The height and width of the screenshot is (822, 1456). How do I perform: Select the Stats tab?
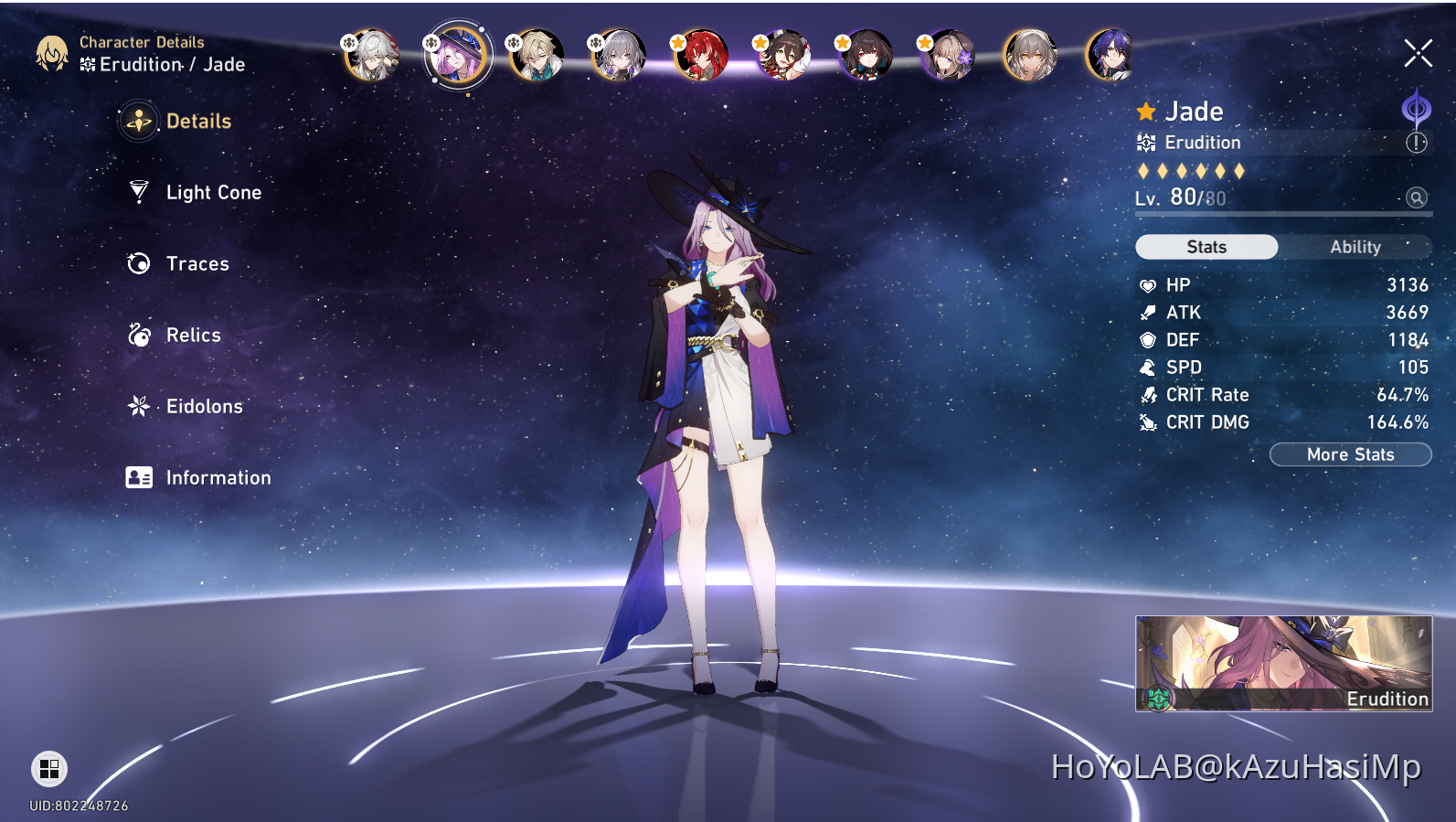point(1206,246)
